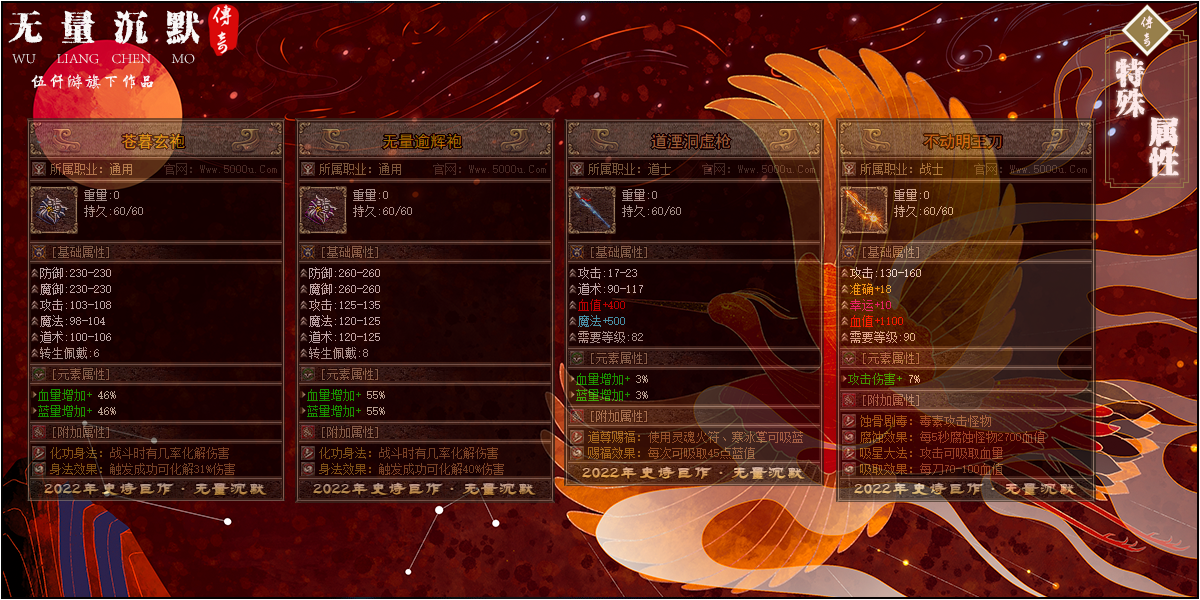Screen dimensions: 1200x600
Task: Click the 无量逾辉袍 robe item icon
Action: coord(324,210)
